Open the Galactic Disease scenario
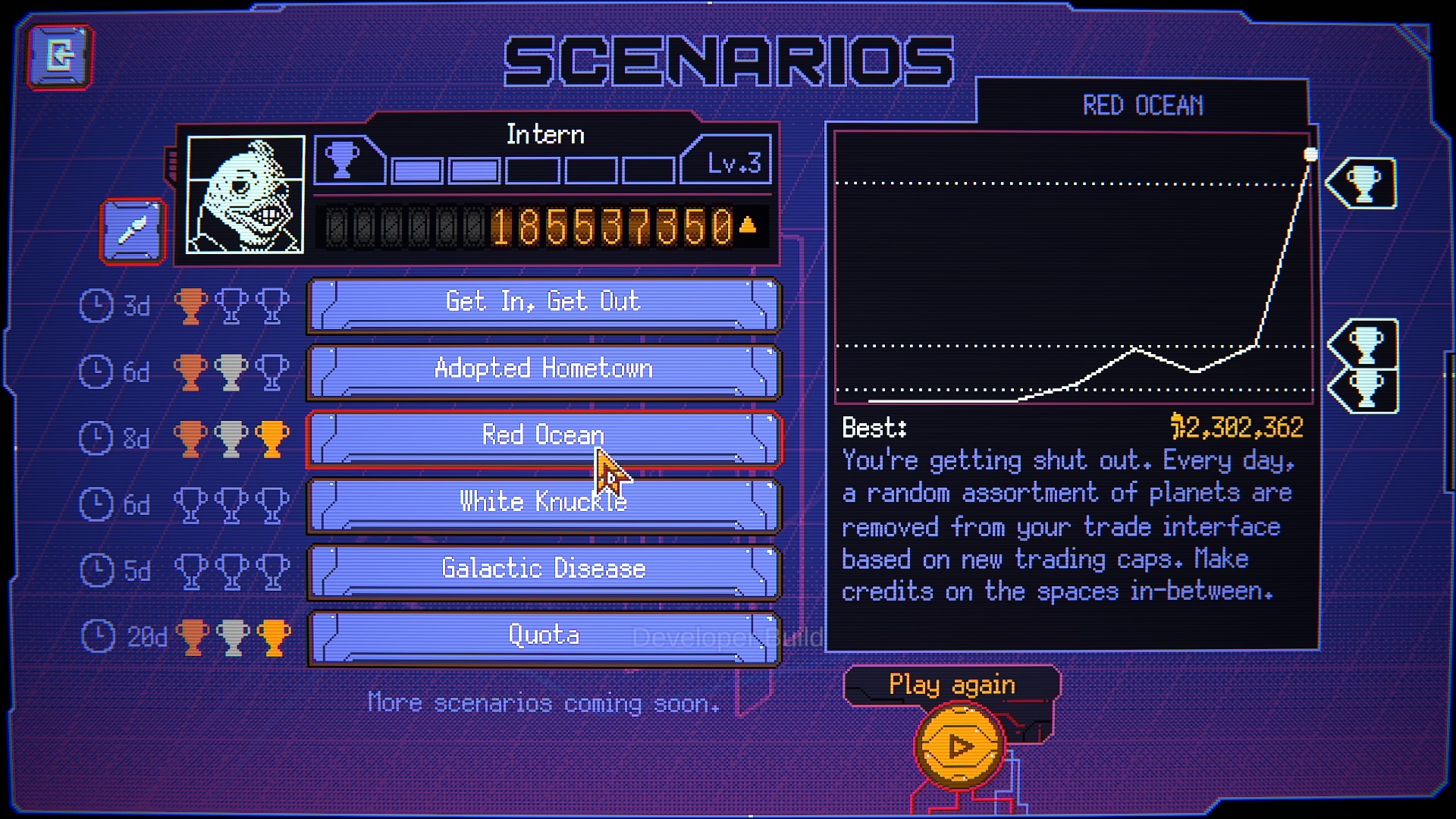The width and height of the screenshot is (1456, 819). click(x=543, y=571)
